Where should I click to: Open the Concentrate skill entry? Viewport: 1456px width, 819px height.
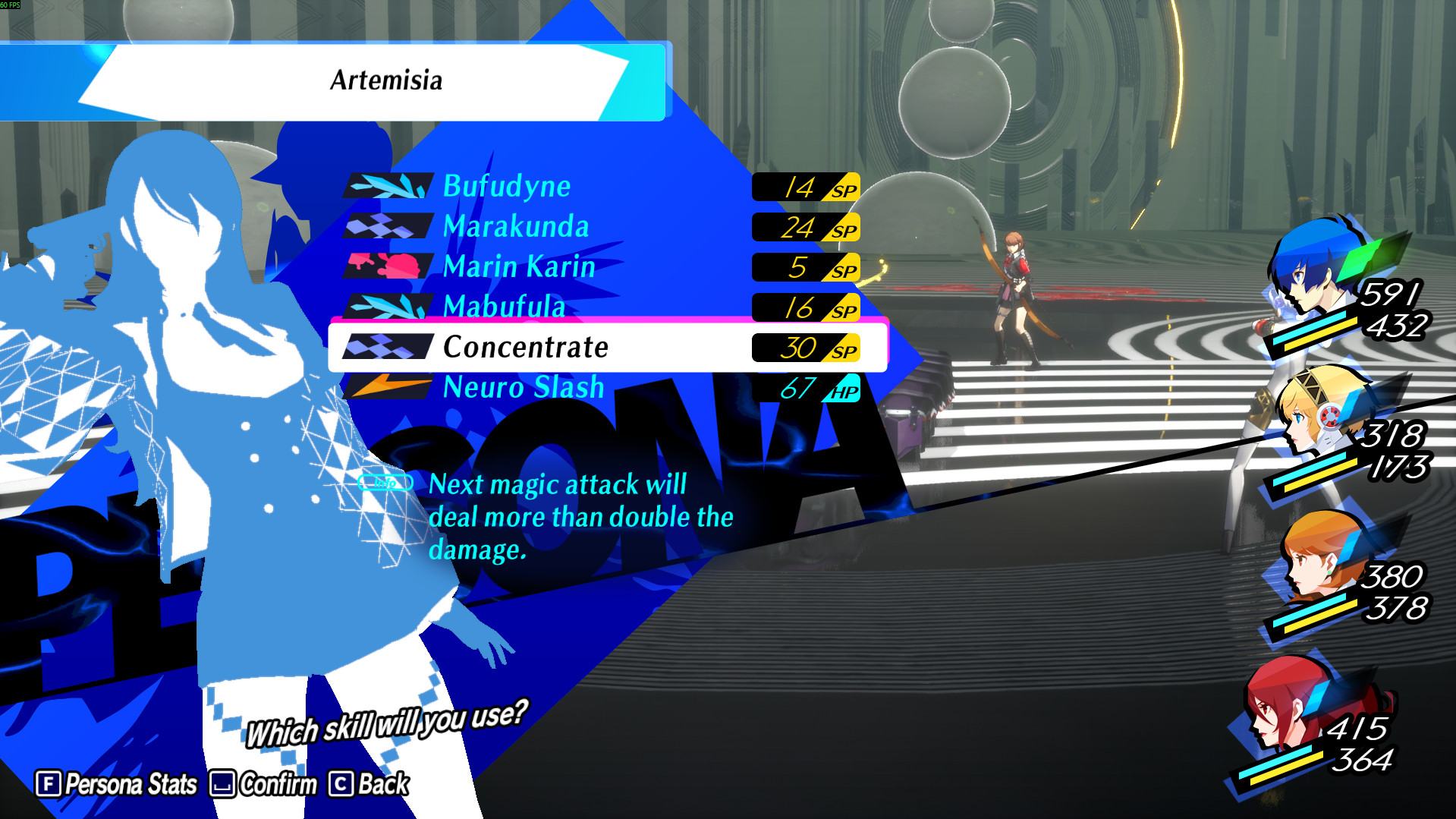click(528, 348)
